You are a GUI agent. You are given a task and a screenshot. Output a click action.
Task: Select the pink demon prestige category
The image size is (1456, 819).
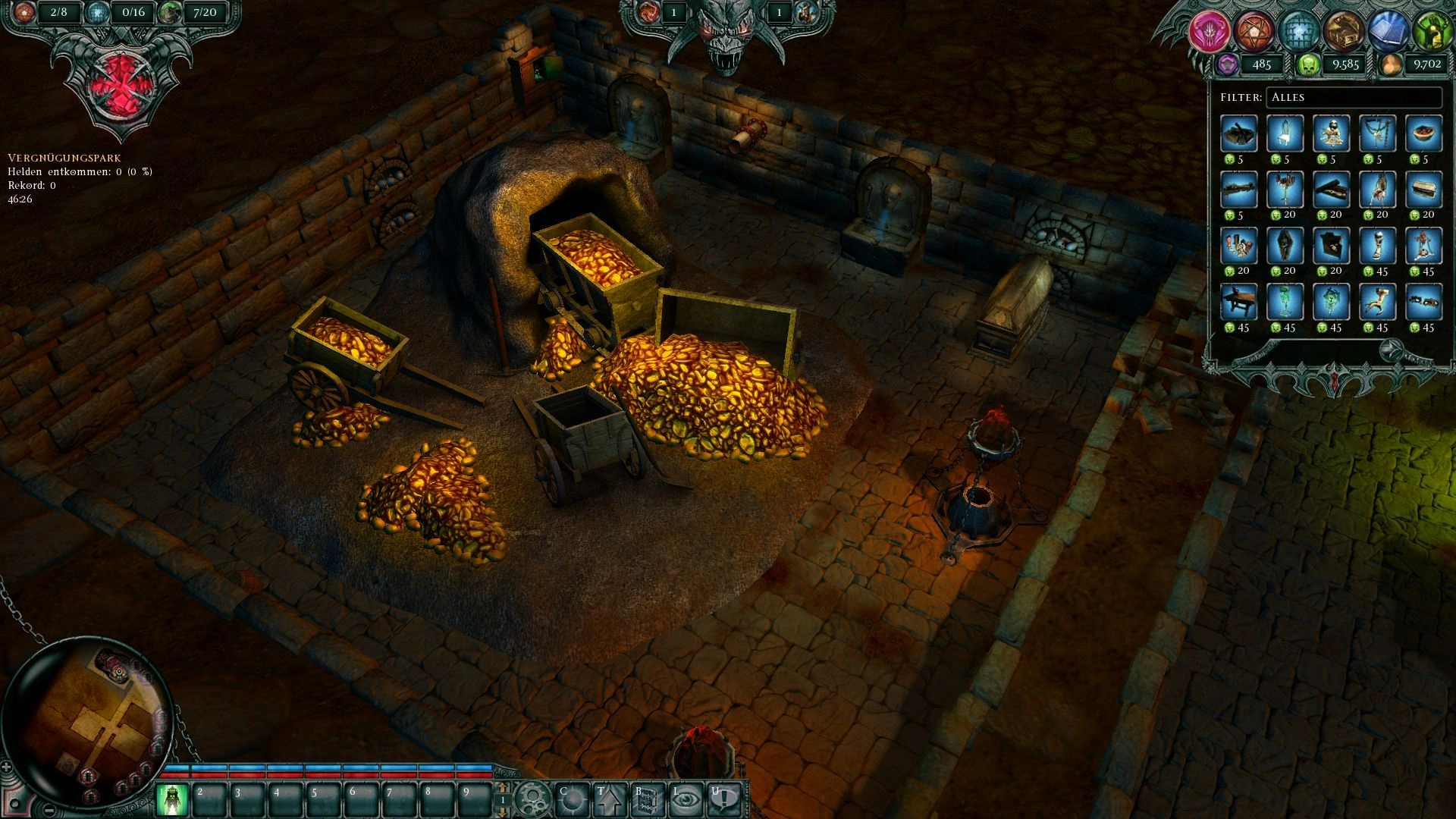pos(1207,32)
